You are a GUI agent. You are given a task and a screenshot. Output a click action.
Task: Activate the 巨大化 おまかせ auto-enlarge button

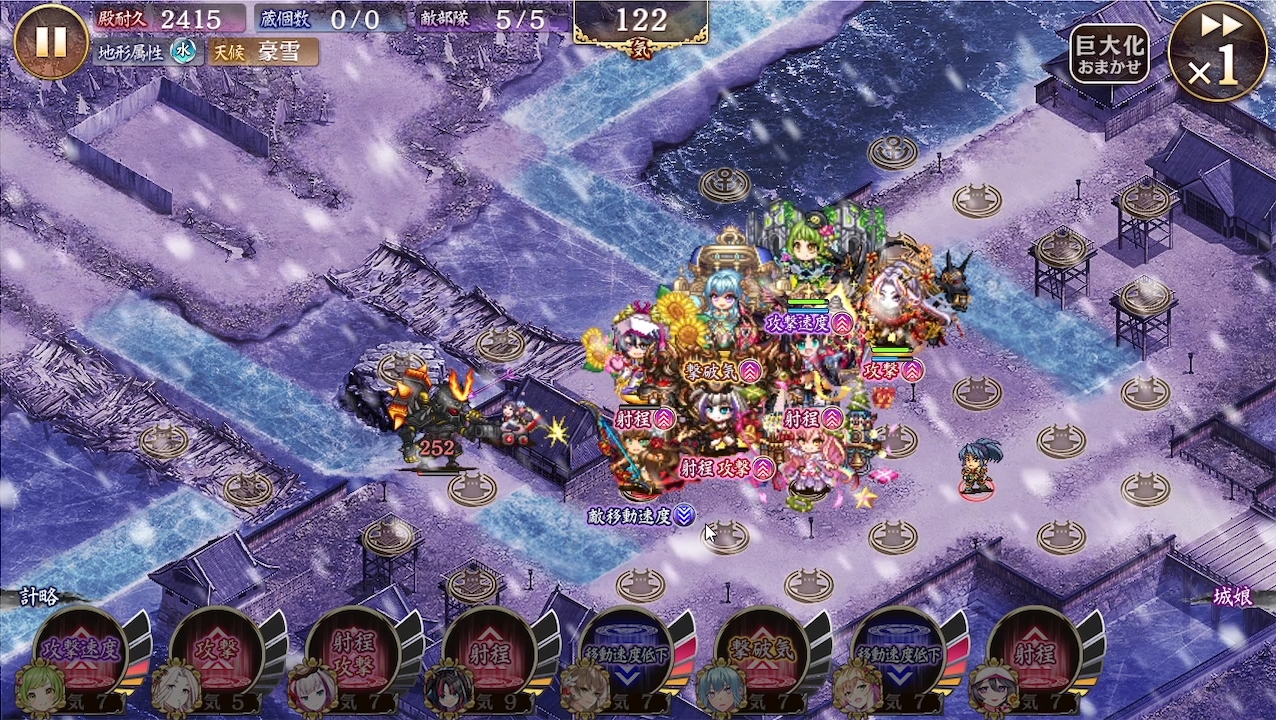click(1109, 54)
